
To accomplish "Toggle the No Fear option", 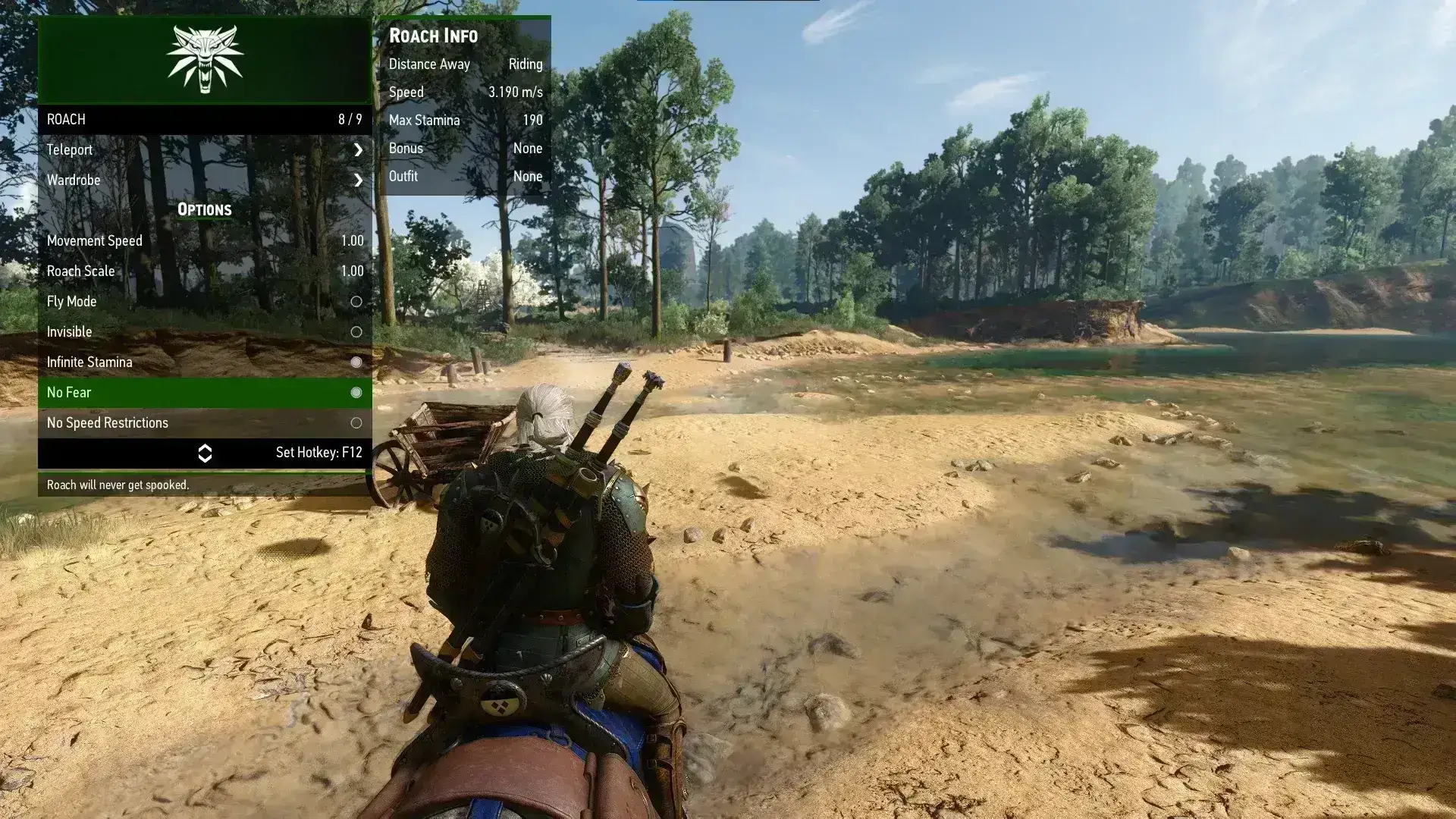I will pos(356,393).
